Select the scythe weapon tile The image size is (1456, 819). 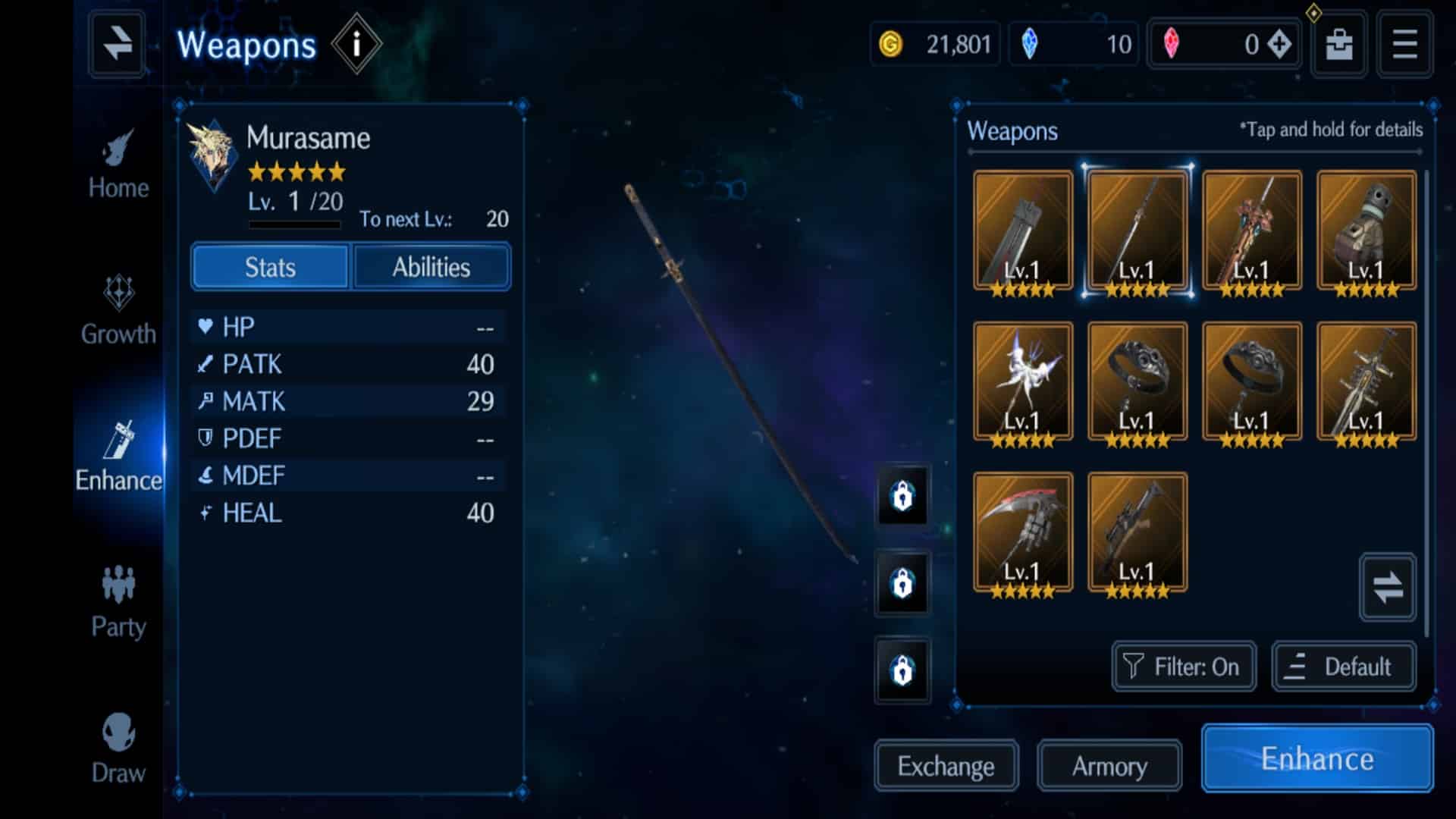coord(1022,534)
